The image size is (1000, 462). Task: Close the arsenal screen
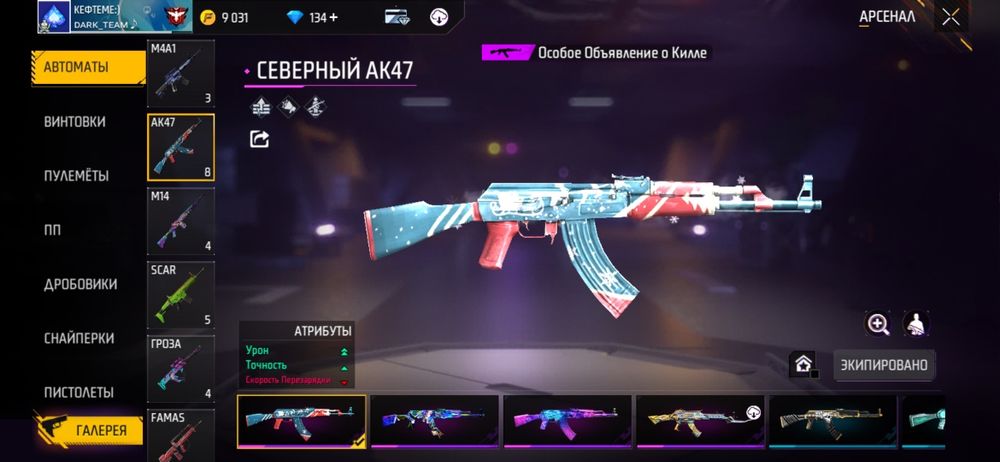(x=950, y=17)
